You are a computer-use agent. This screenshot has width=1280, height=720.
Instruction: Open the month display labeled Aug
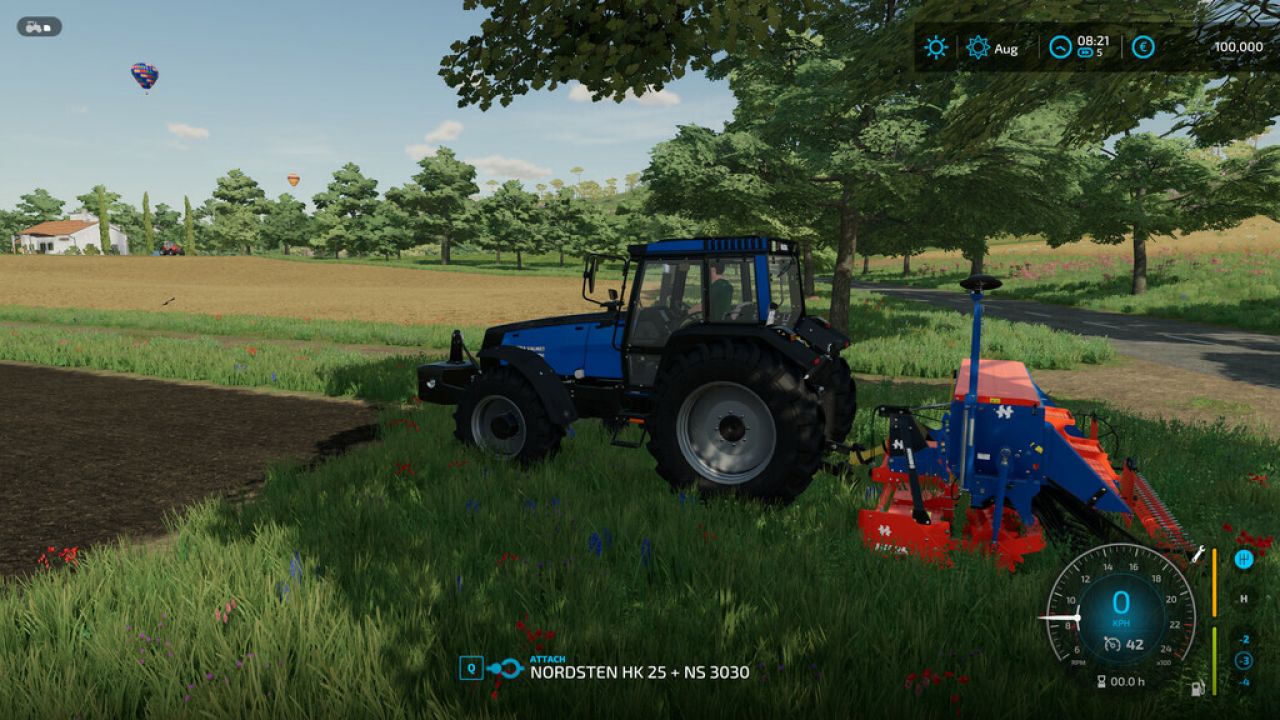[x=1007, y=48]
